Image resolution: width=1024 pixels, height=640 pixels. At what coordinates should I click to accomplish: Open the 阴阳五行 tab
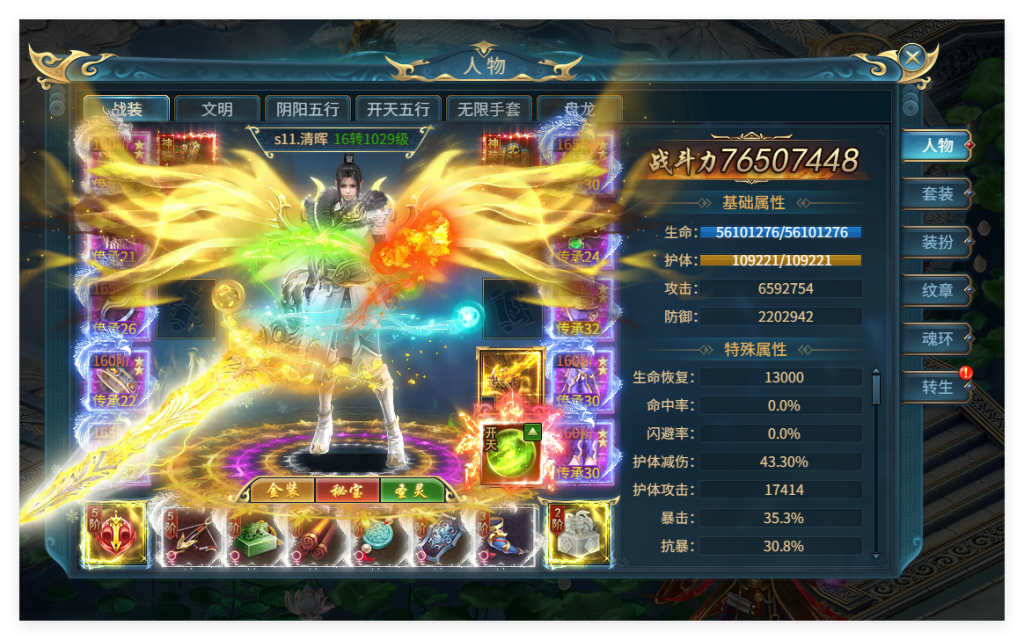[x=308, y=109]
